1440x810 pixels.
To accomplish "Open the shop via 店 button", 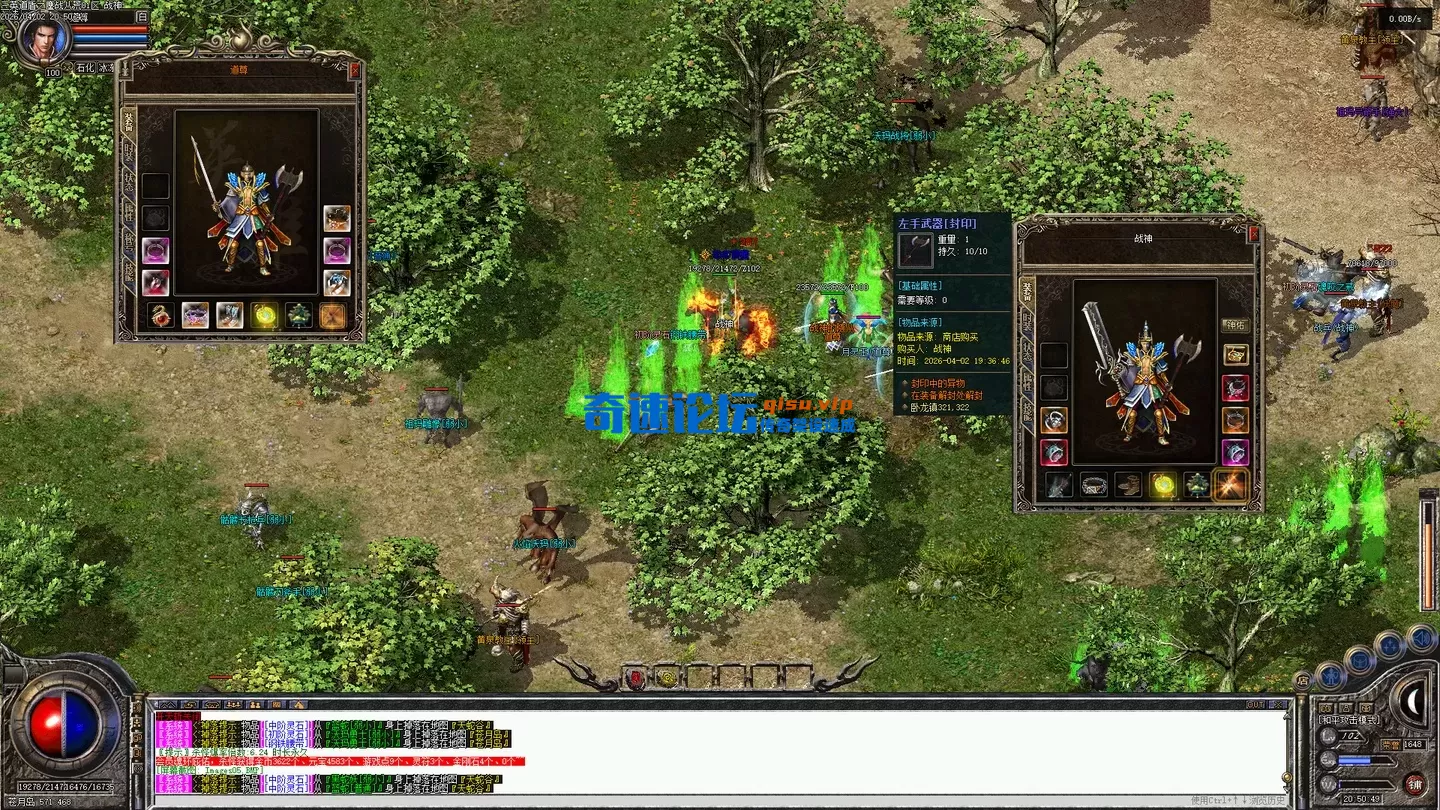I will coord(1303,680).
